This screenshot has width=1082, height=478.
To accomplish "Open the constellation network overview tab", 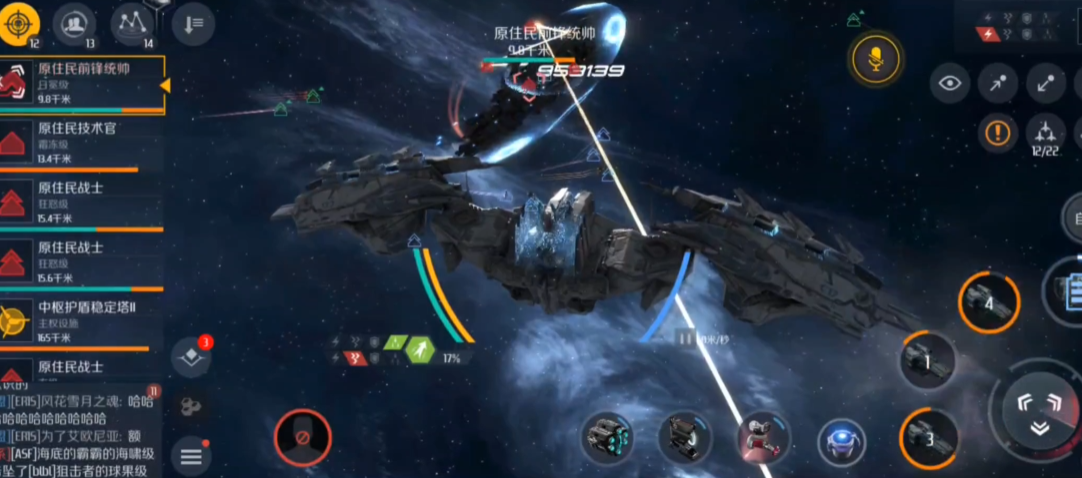I will [132, 24].
